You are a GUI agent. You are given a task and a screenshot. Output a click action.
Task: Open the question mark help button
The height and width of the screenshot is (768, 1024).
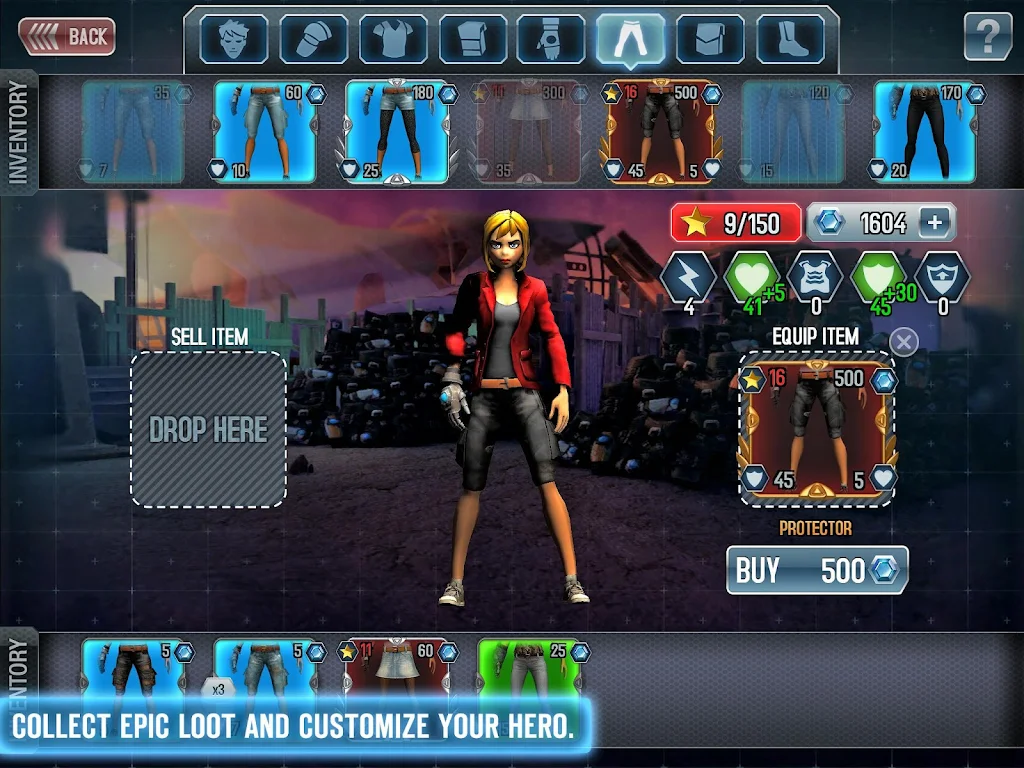point(987,37)
